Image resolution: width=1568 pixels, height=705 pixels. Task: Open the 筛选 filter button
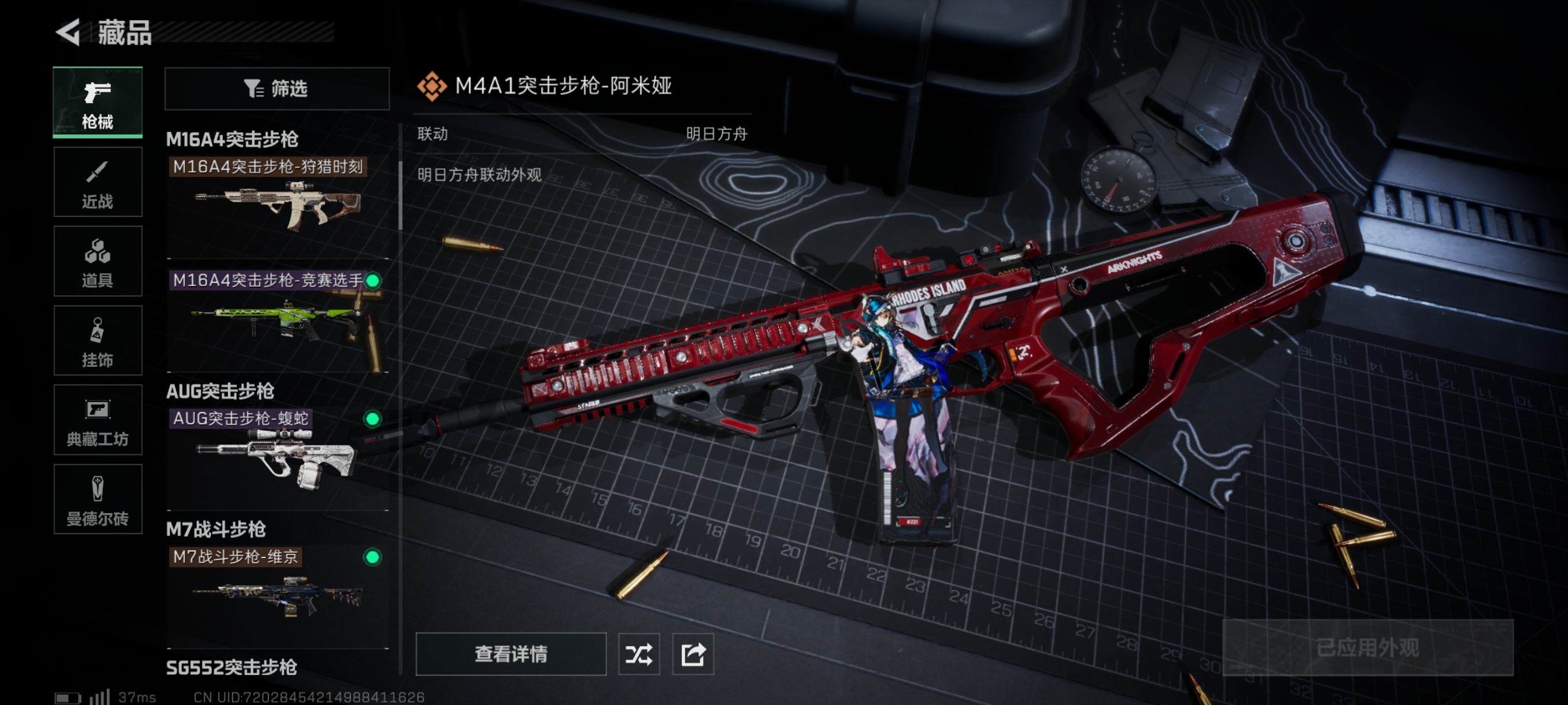click(x=276, y=89)
